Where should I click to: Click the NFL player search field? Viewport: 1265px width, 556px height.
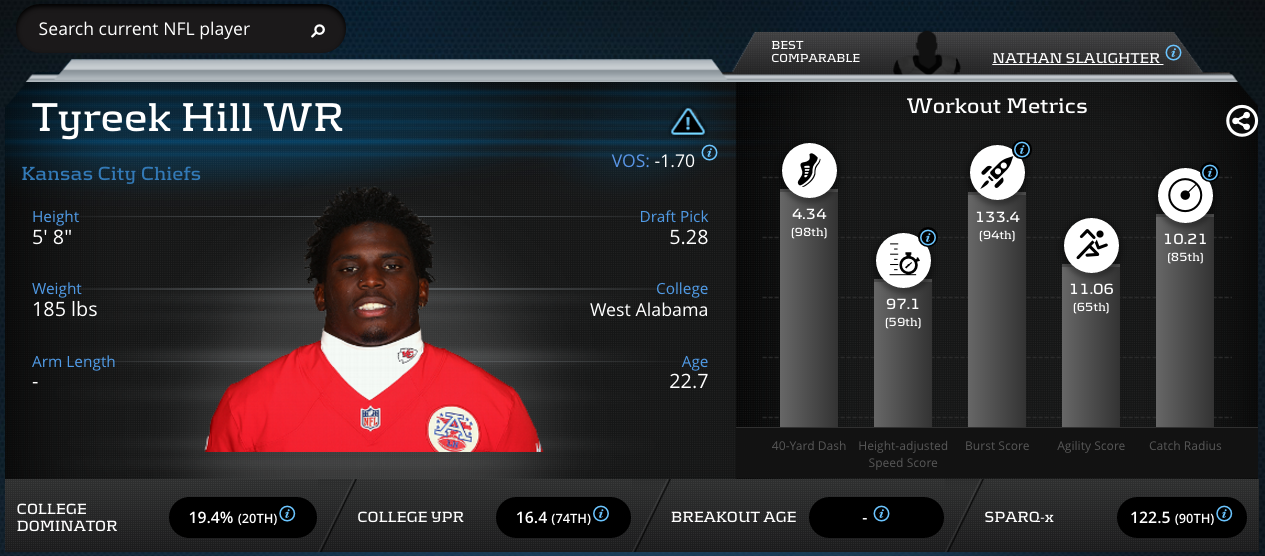(x=165, y=30)
